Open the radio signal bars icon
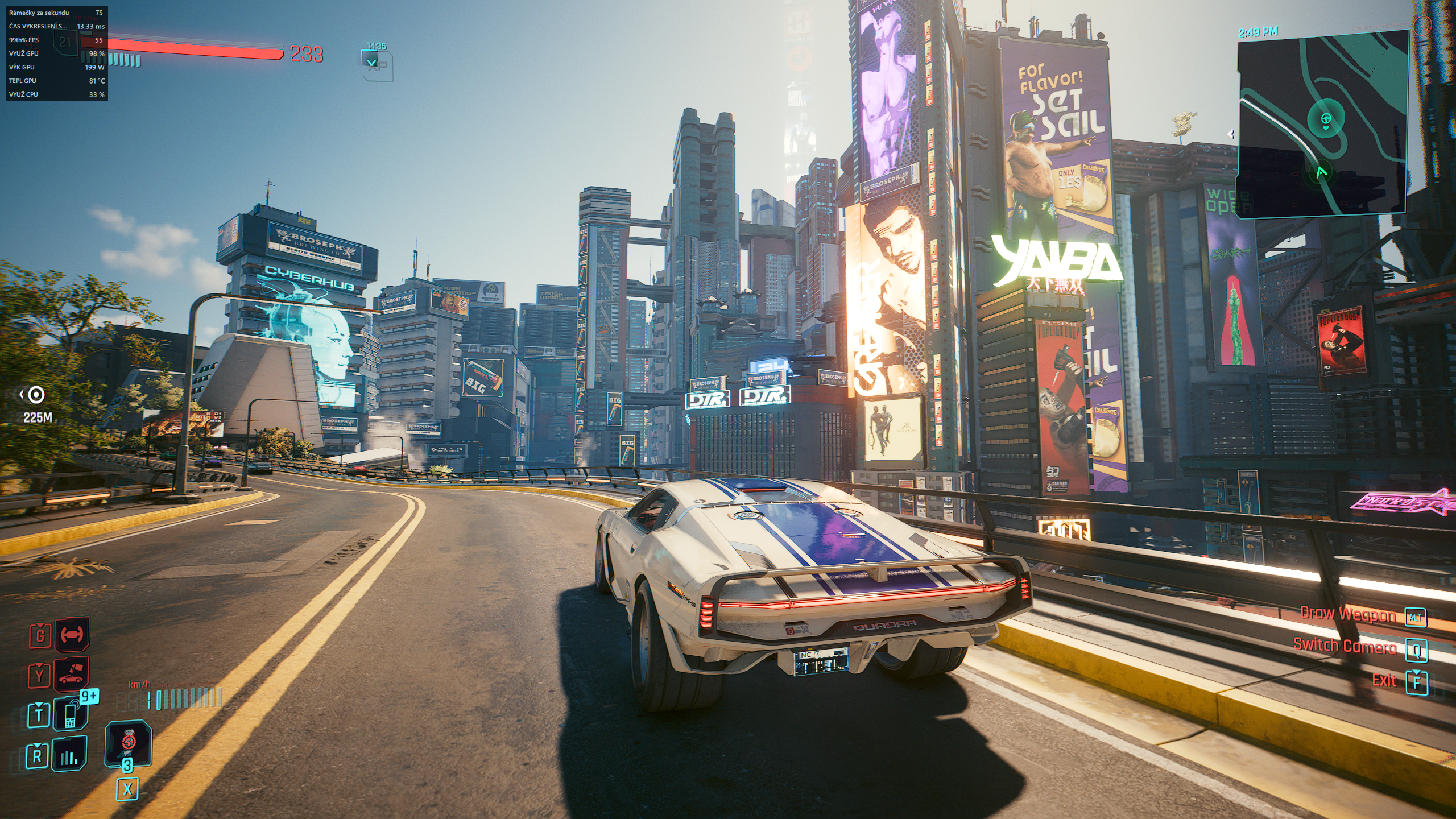 click(x=69, y=755)
